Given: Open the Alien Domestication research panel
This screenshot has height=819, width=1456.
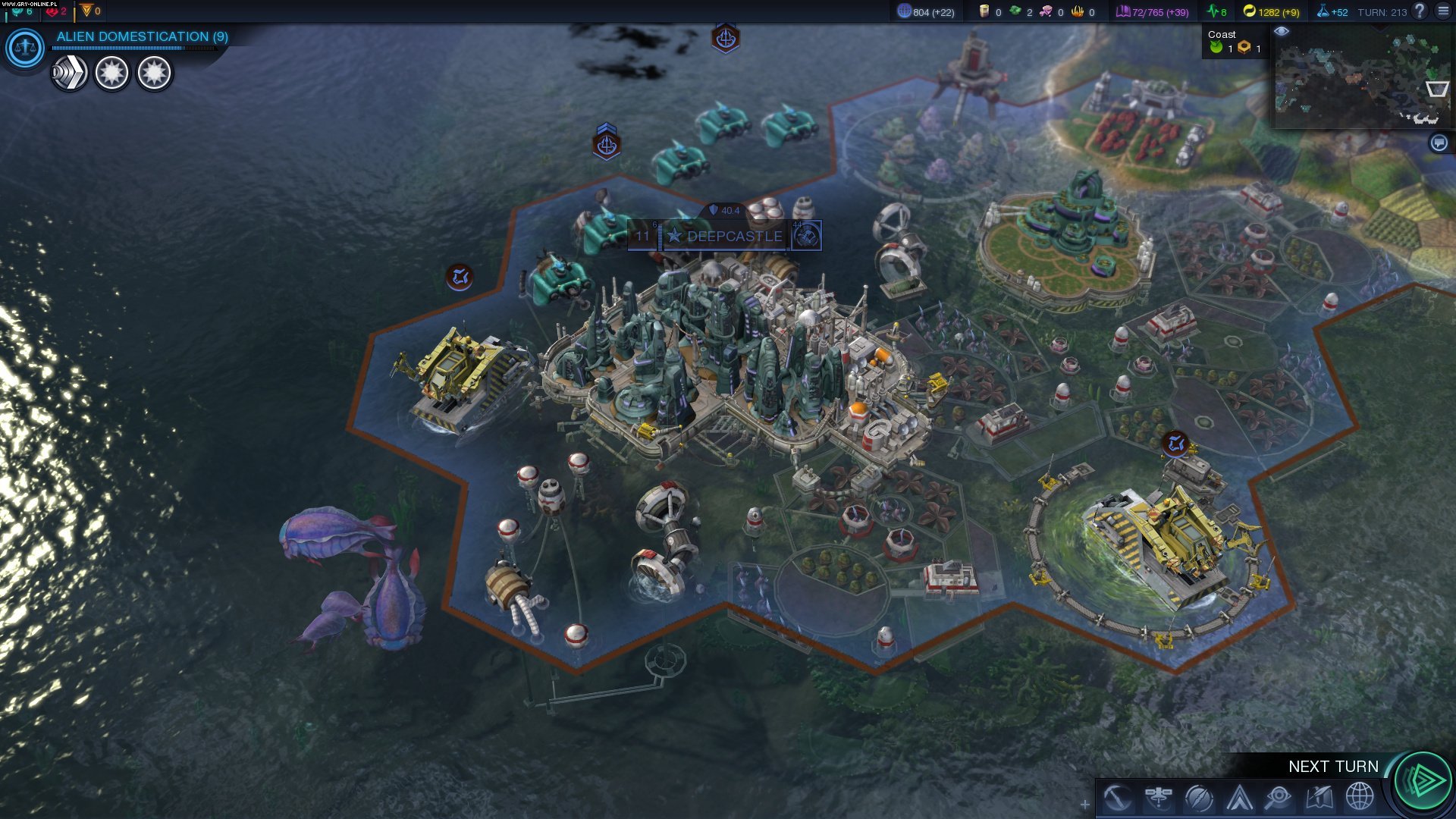Looking at the screenshot, I should tap(142, 36).
